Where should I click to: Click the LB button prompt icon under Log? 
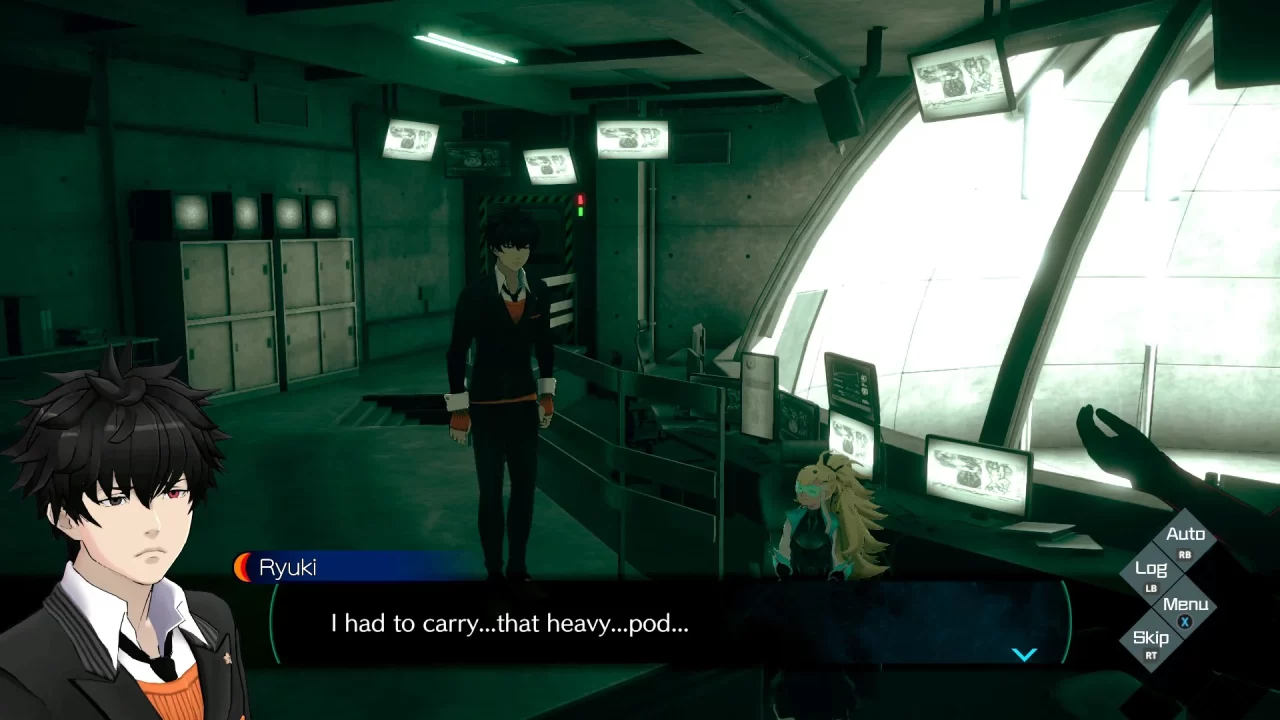point(1151,587)
